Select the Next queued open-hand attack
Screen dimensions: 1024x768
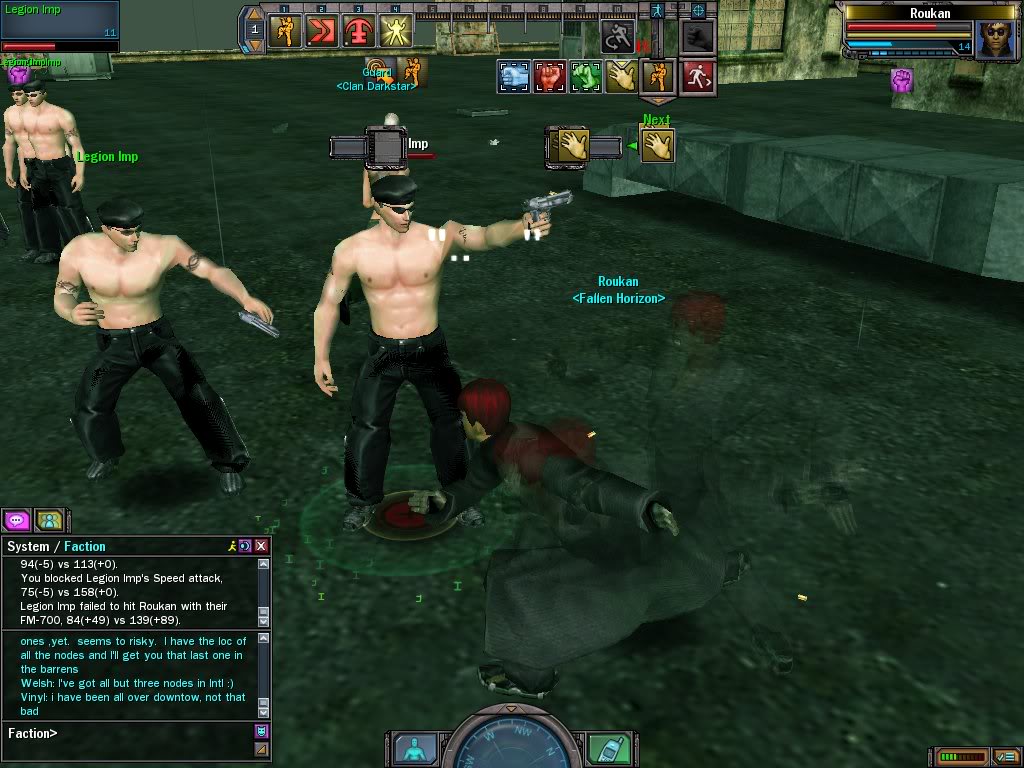pyautogui.click(x=657, y=146)
